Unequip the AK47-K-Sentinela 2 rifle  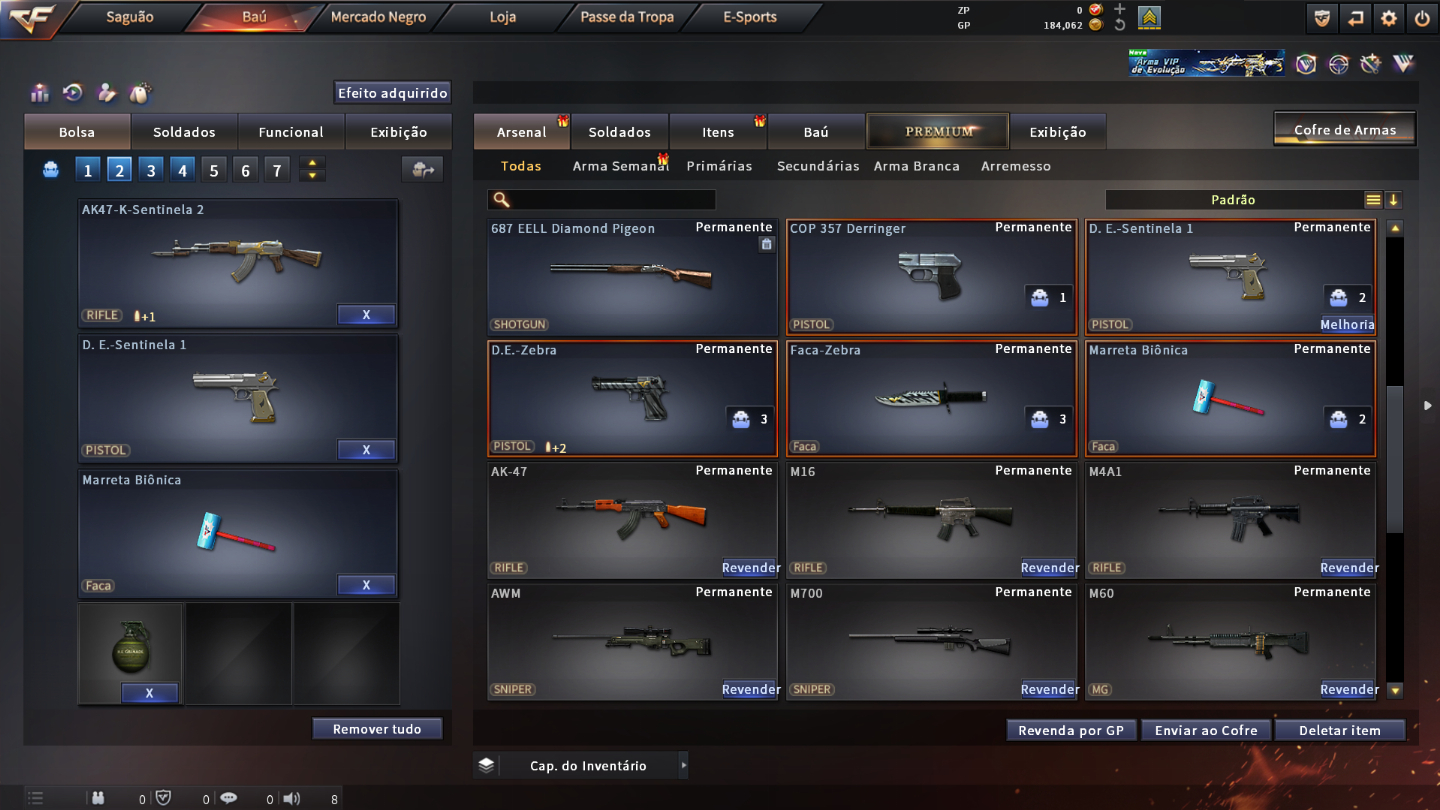[366, 315]
